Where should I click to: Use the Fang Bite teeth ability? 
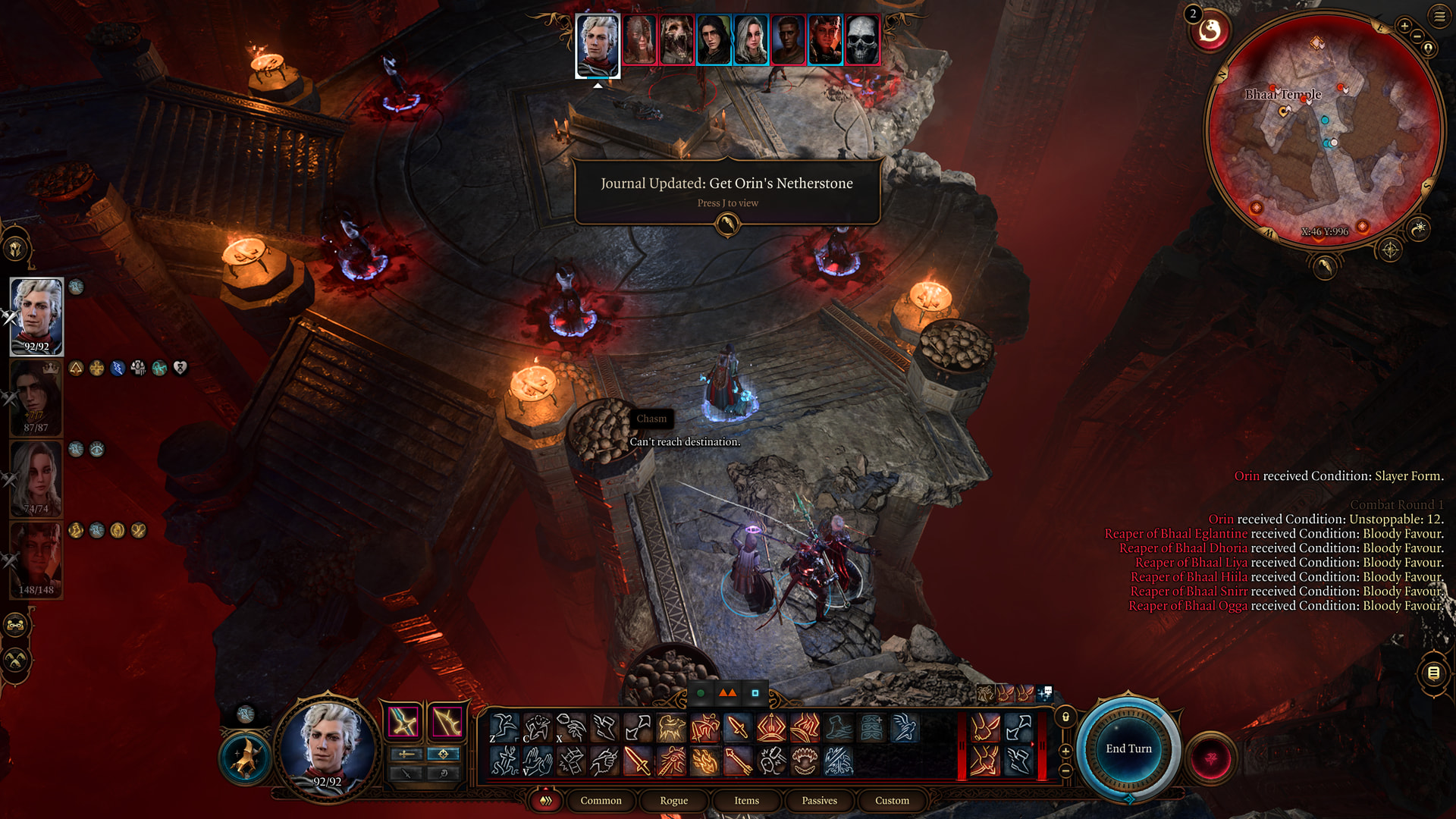click(x=805, y=761)
